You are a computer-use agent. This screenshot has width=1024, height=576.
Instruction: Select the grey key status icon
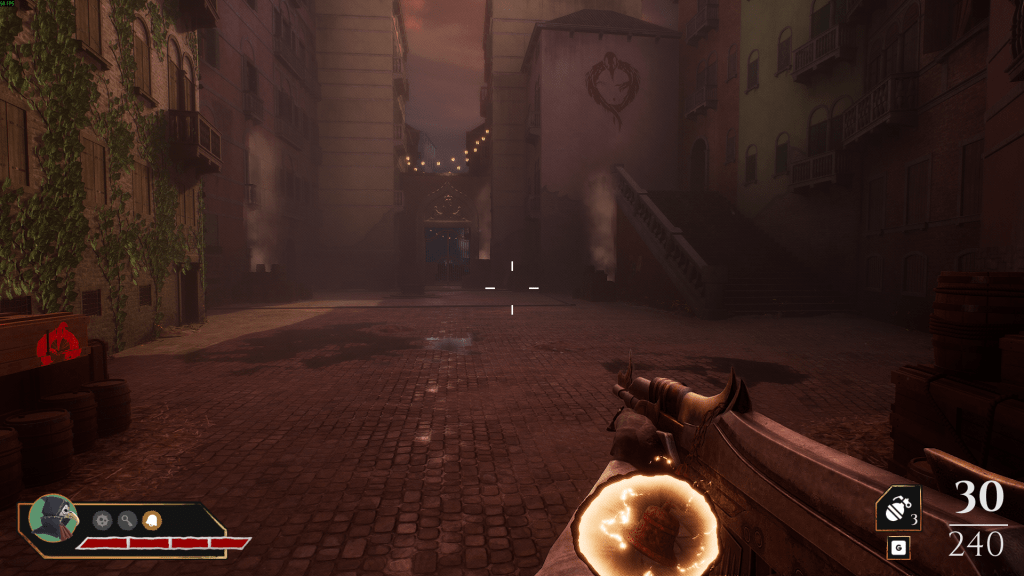coord(128,520)
